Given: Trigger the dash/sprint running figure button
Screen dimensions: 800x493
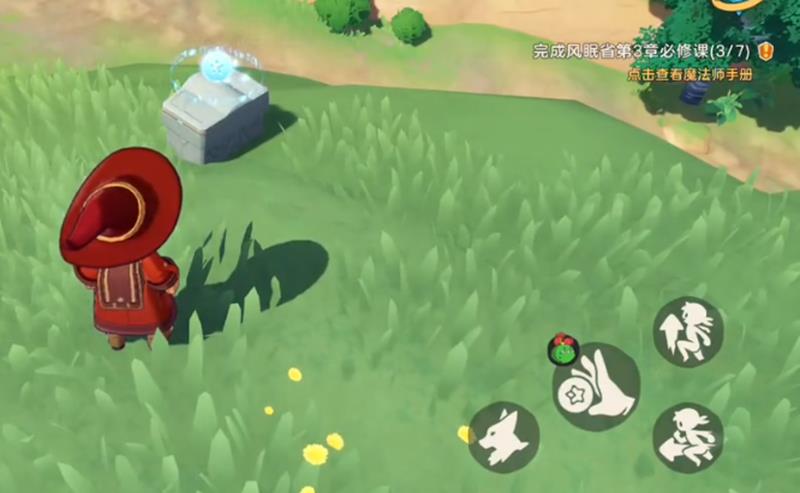Looking at the screenshot, I should pos(689,438).
